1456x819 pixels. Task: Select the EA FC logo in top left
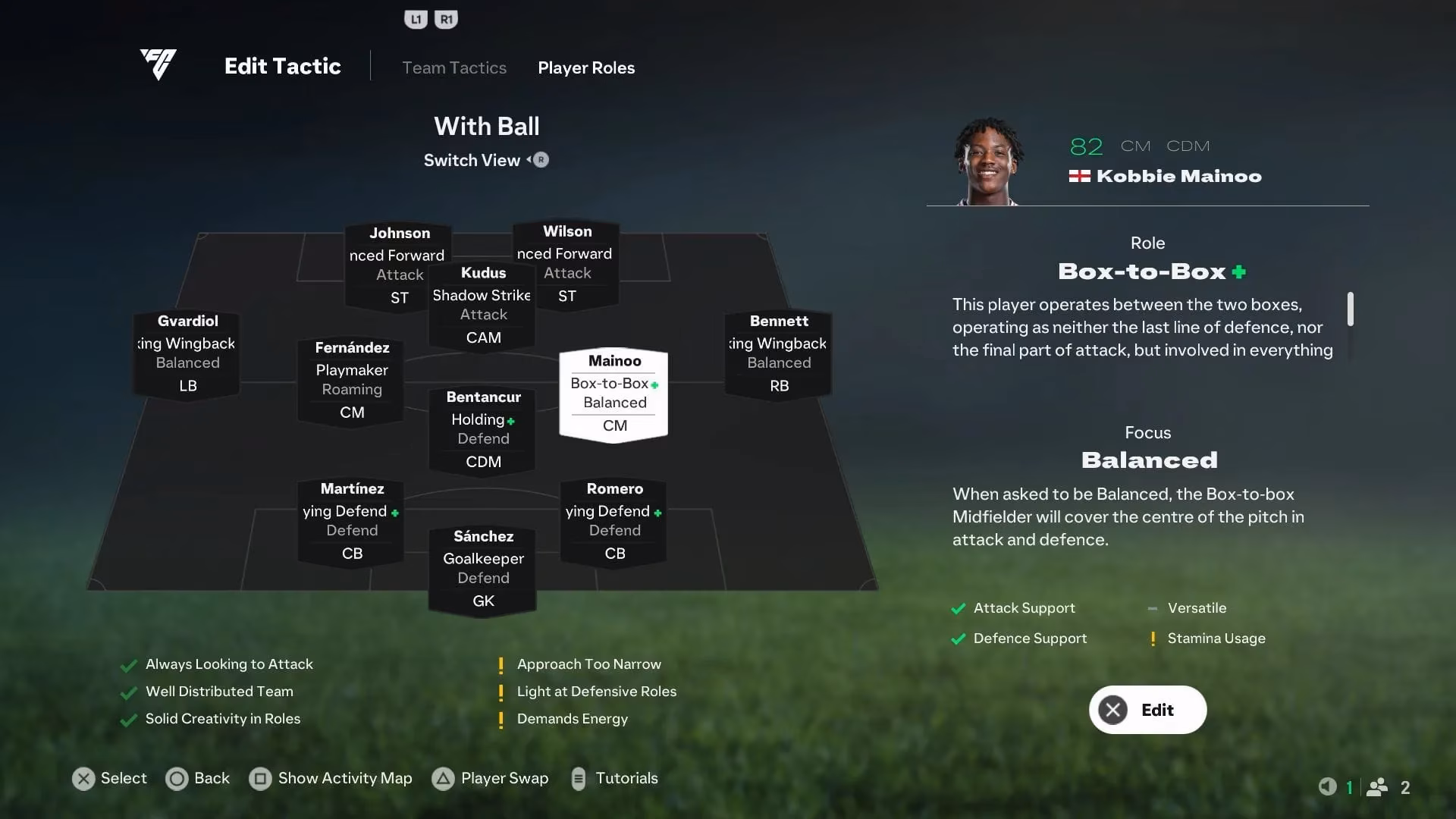158,65
